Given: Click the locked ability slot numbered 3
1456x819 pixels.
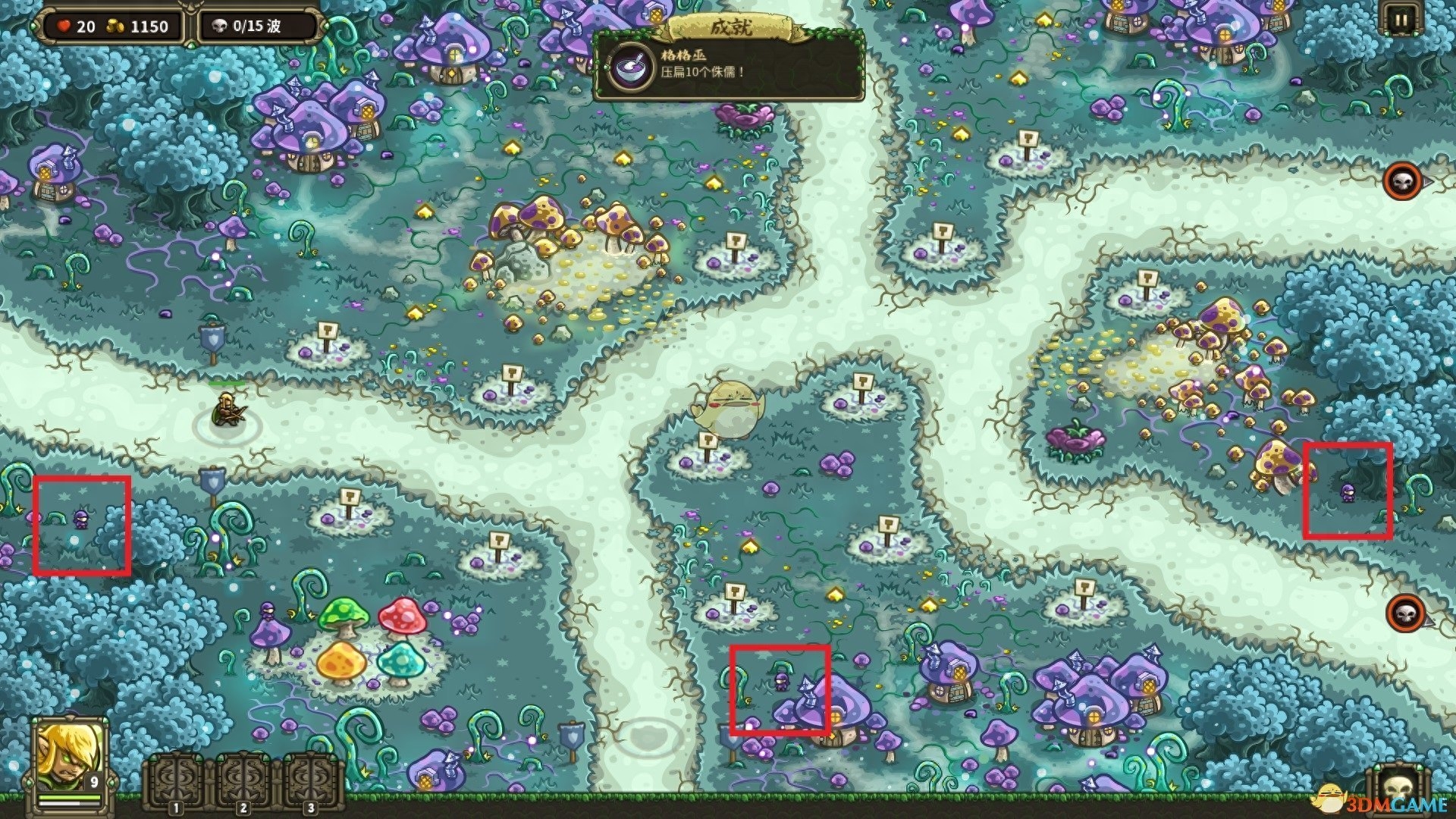Looking at the screenshot, I should (x=310, y=783).
